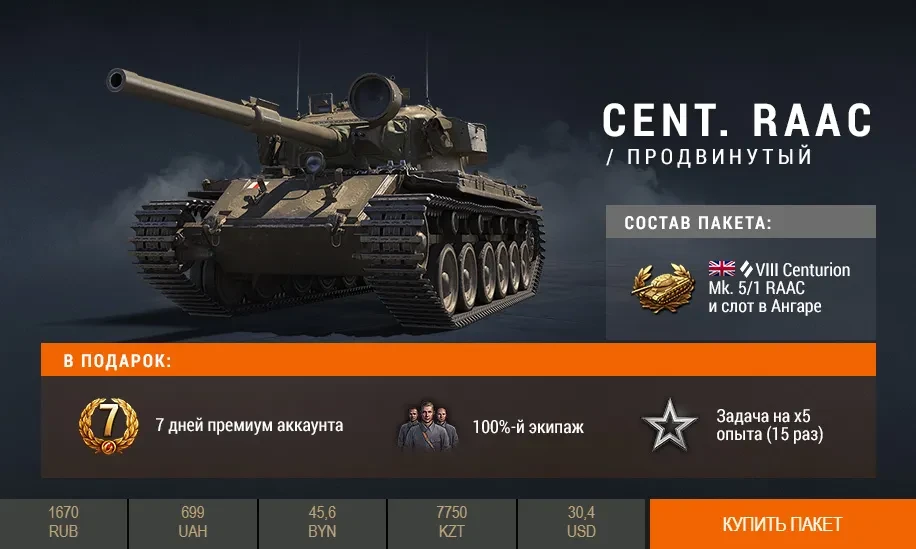This screenshot has width=916, height=549.
Task: Pick the 45,6 BYN price option
Action: pos(322,523)
